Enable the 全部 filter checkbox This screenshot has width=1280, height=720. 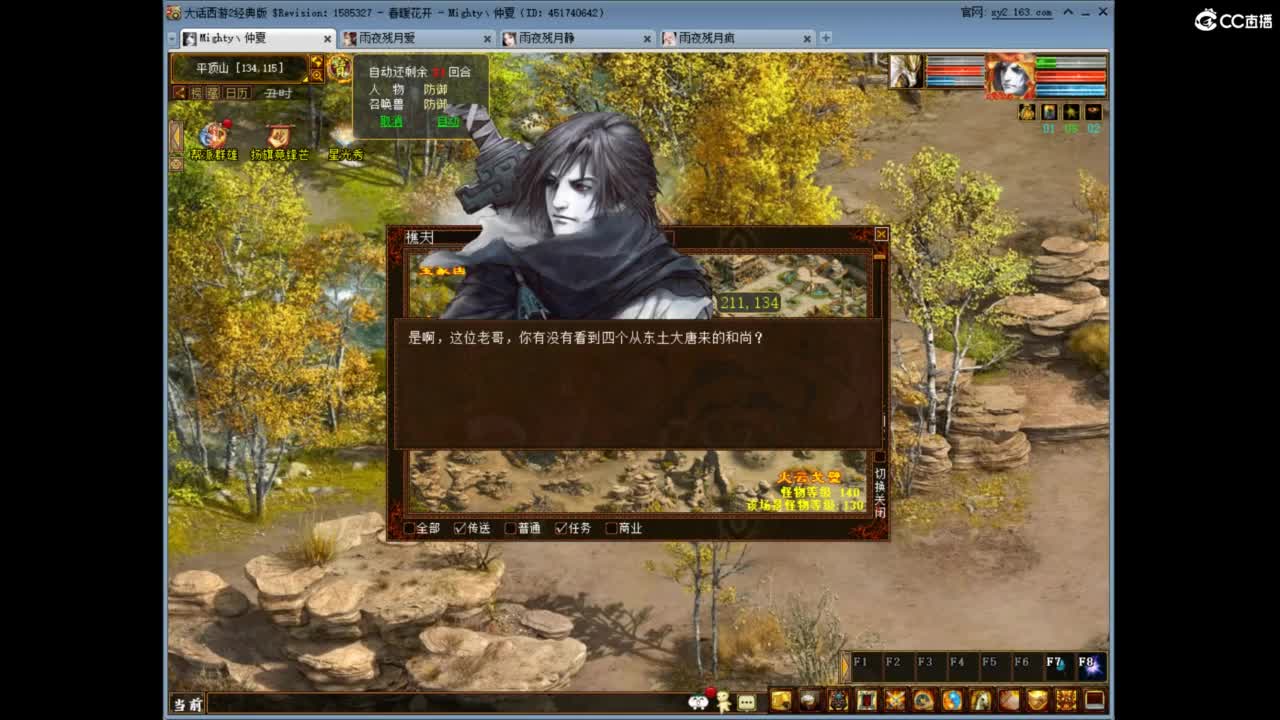408,527
